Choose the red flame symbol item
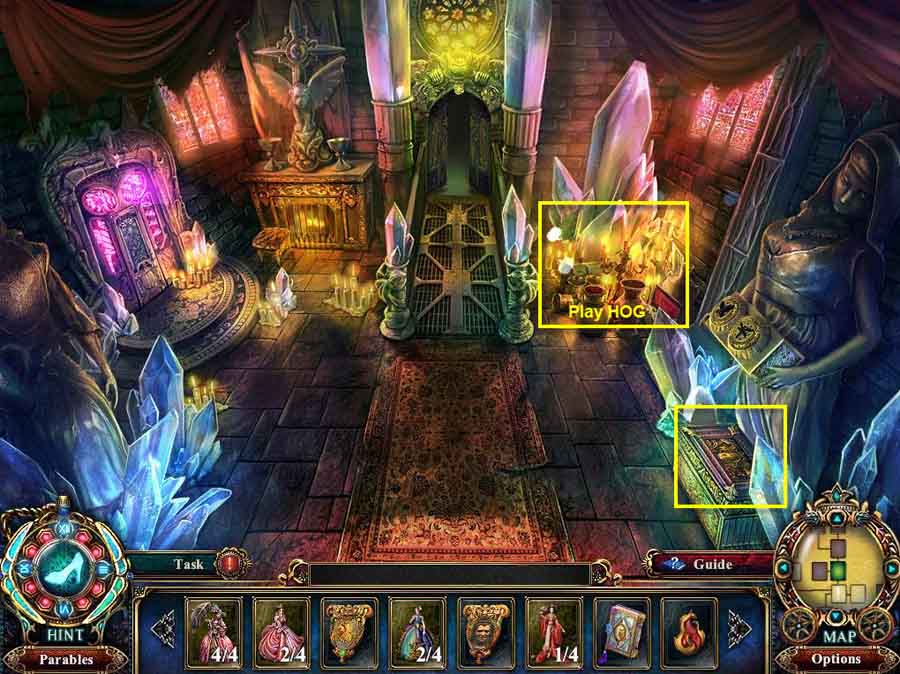 coord(689,631)
